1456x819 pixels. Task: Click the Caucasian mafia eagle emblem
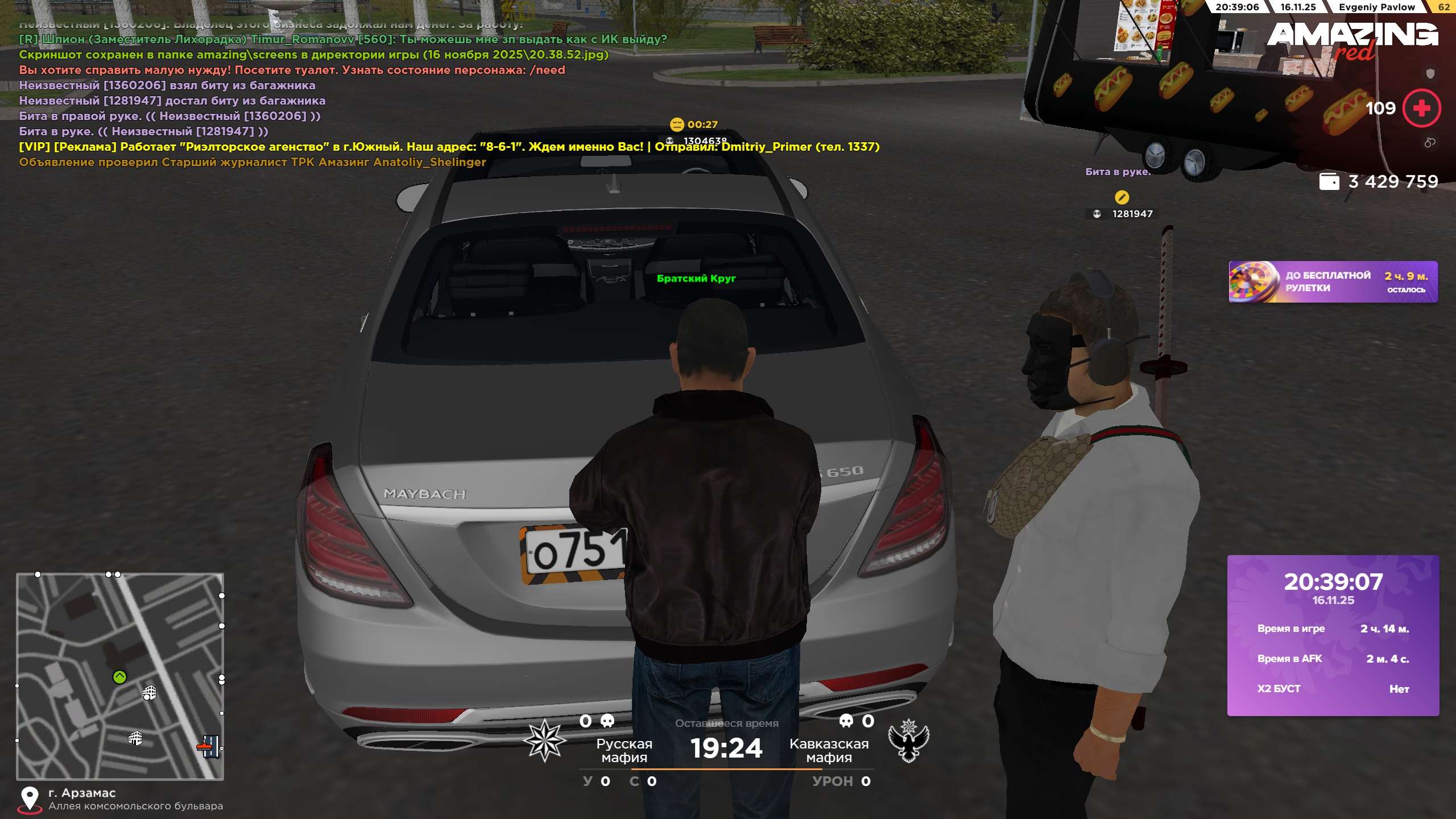pos(908,741)
